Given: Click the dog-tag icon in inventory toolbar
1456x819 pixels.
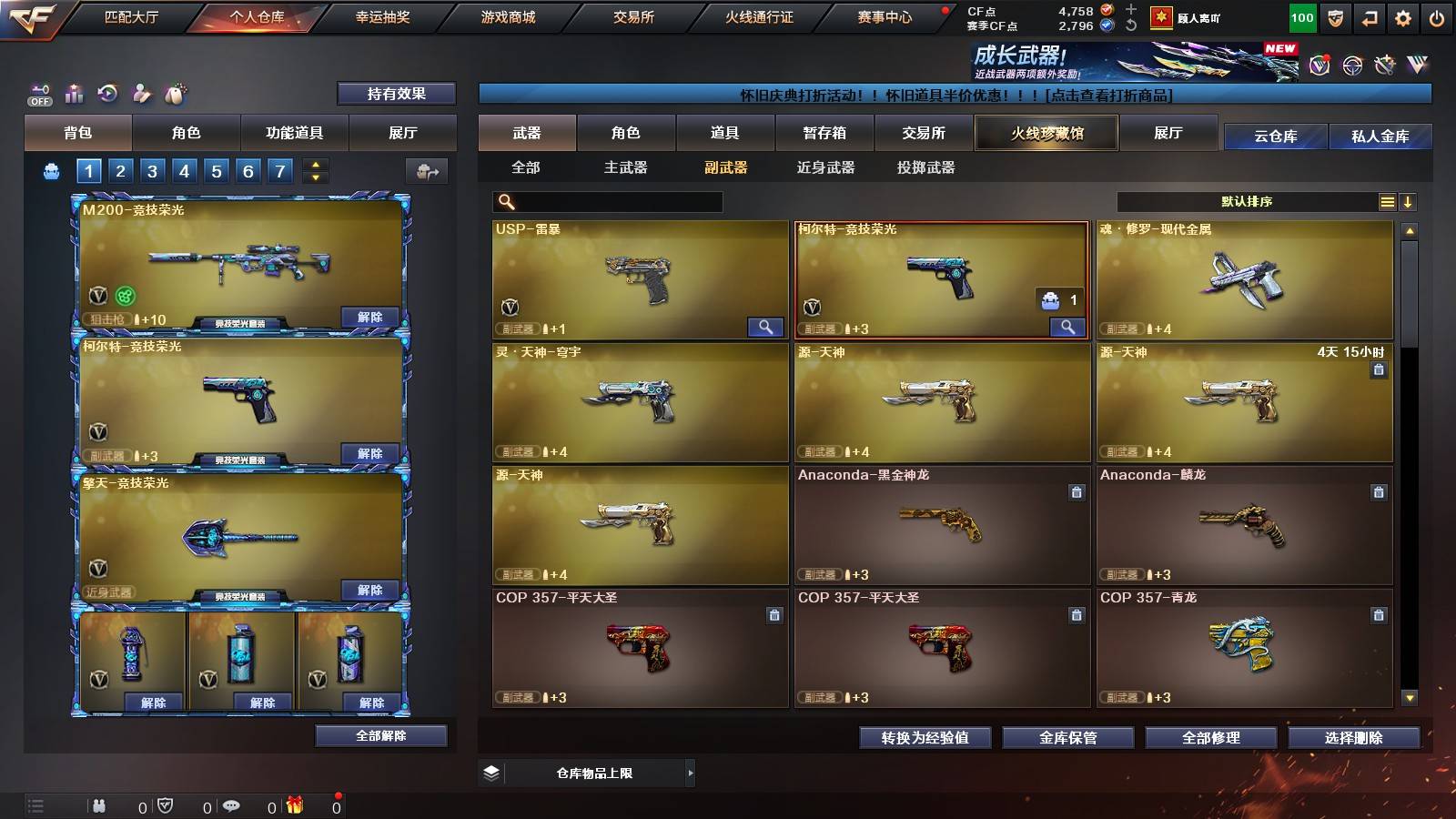Looking at the screenshot, I should [x=175, y=95].
